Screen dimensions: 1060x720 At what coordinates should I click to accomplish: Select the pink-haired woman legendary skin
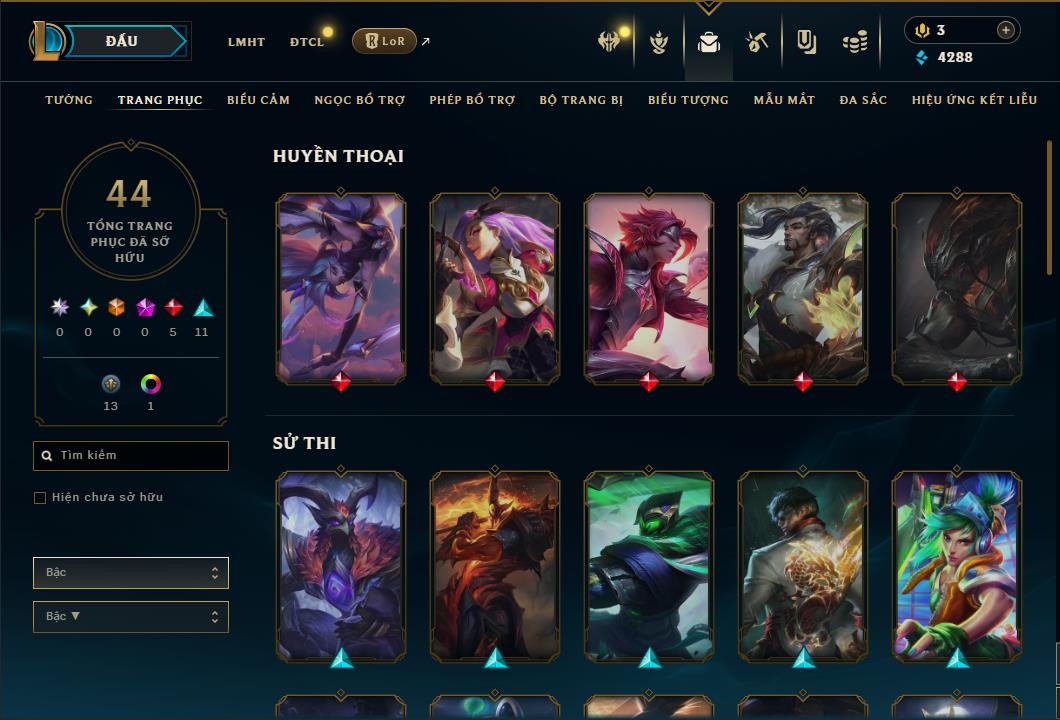coord(495,287)
